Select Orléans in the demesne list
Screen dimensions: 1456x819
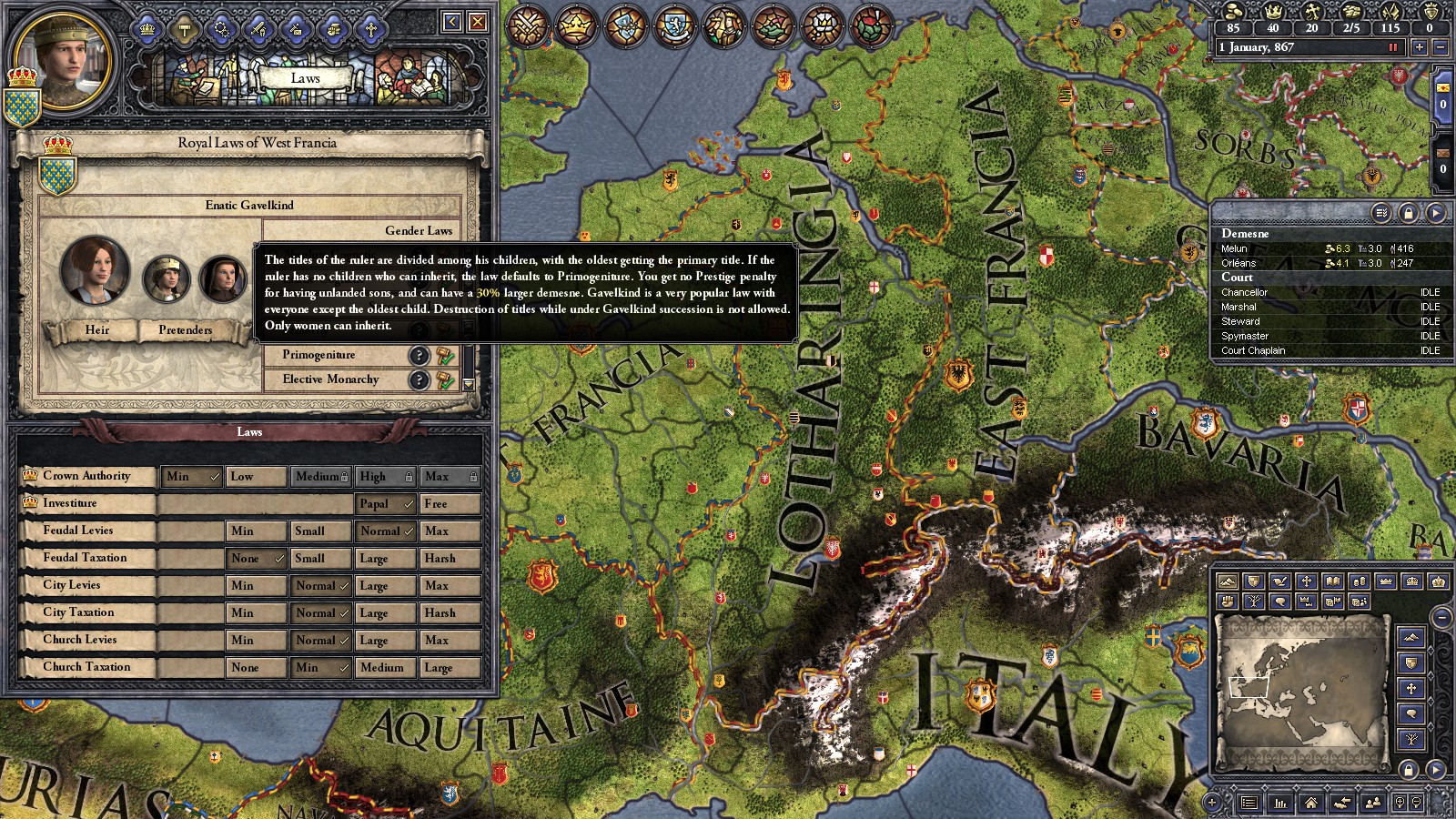point(1239,263)
